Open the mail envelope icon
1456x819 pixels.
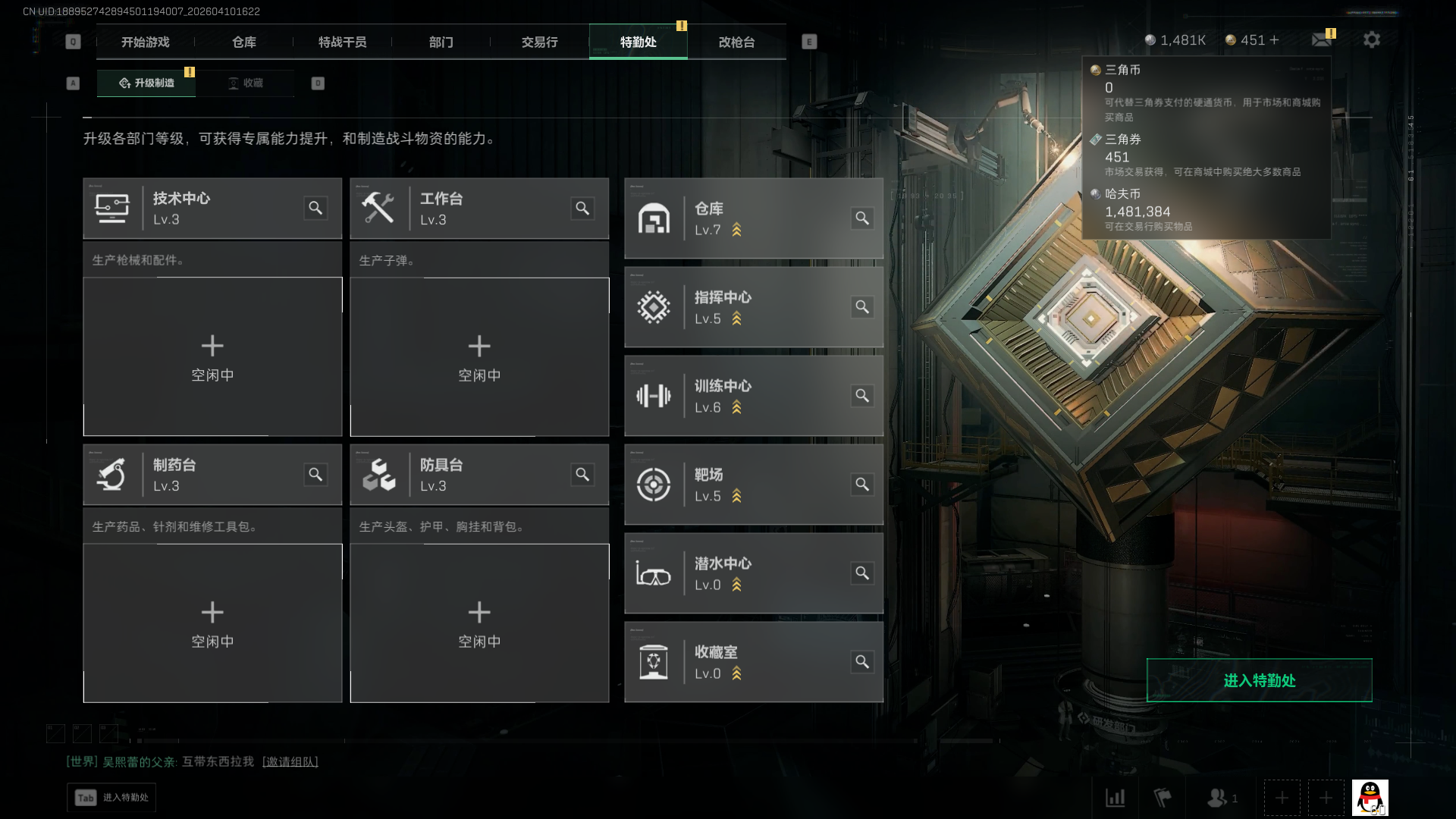tap(1321, 39)
